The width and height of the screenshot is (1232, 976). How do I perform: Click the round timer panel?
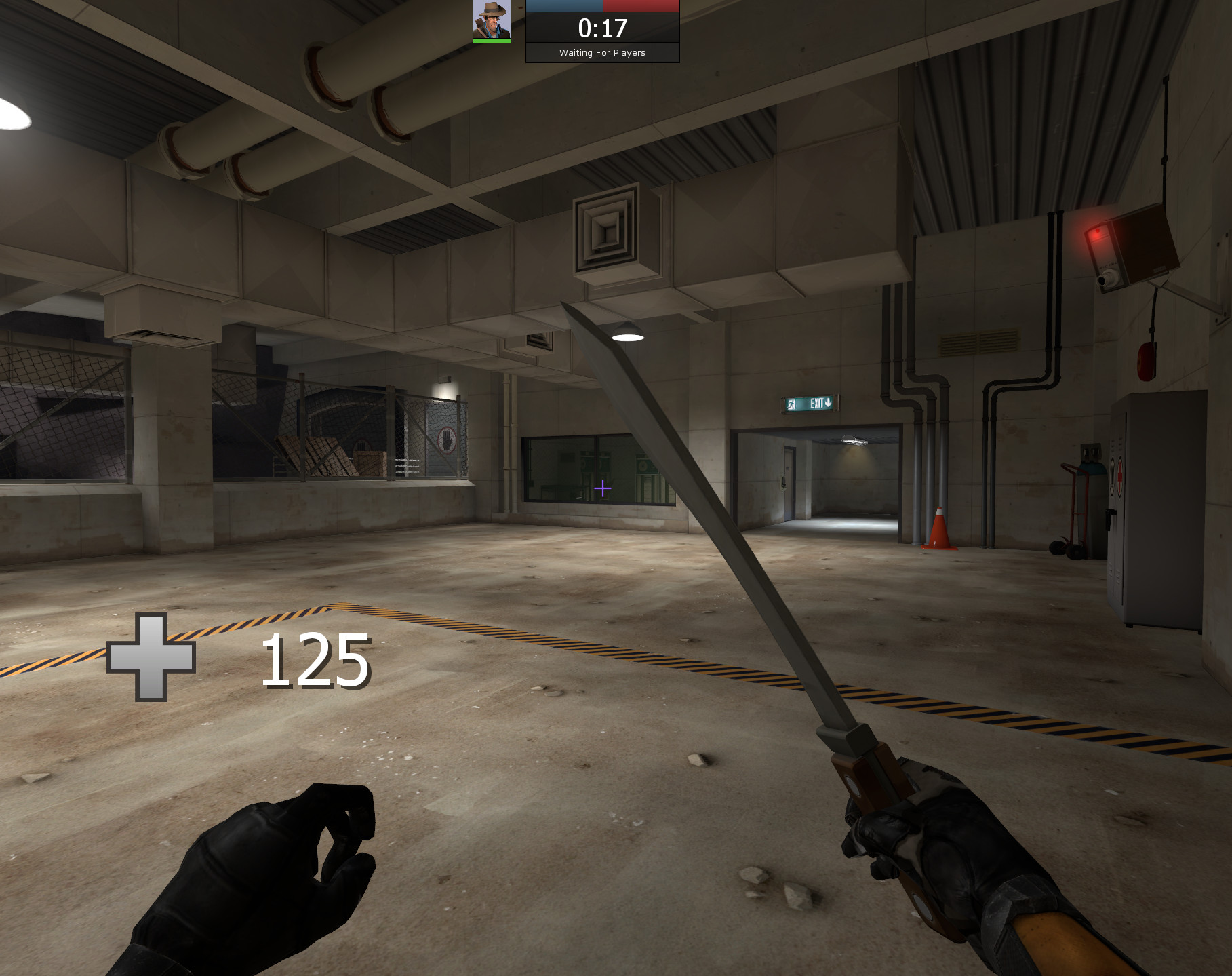[x=601, y=31]
